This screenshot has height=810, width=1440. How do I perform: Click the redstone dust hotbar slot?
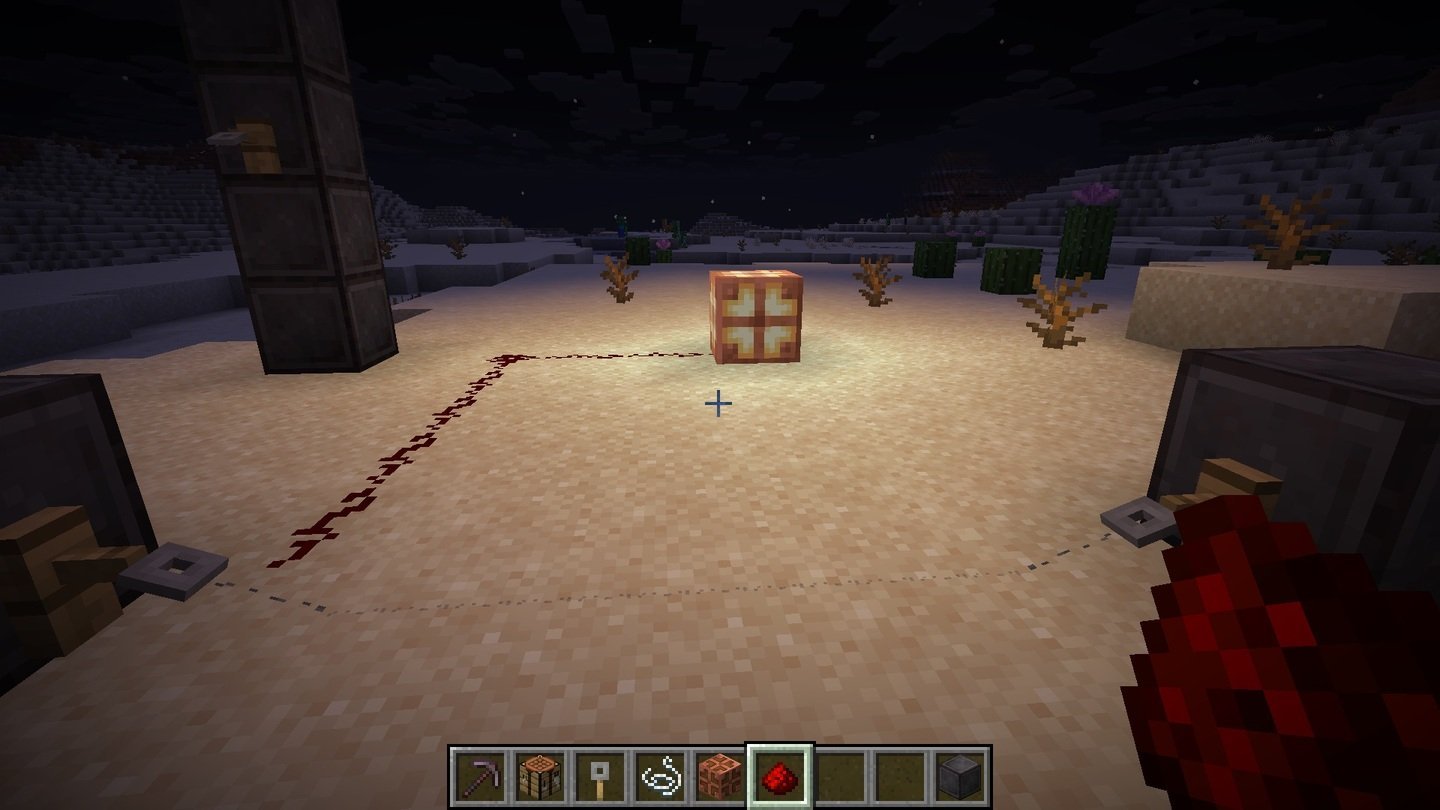(780, 776)
